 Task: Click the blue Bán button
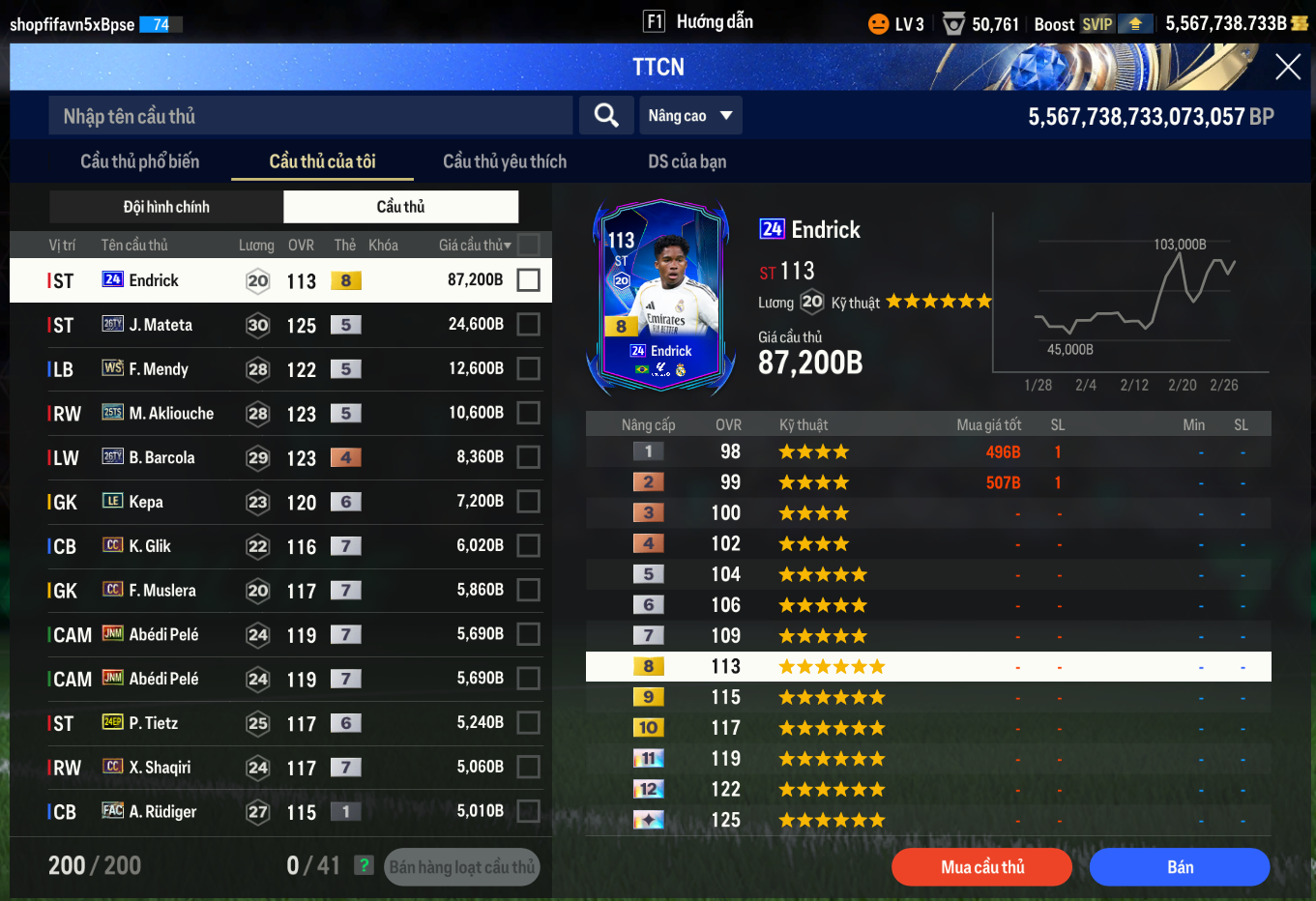[x=1179, y=867]
